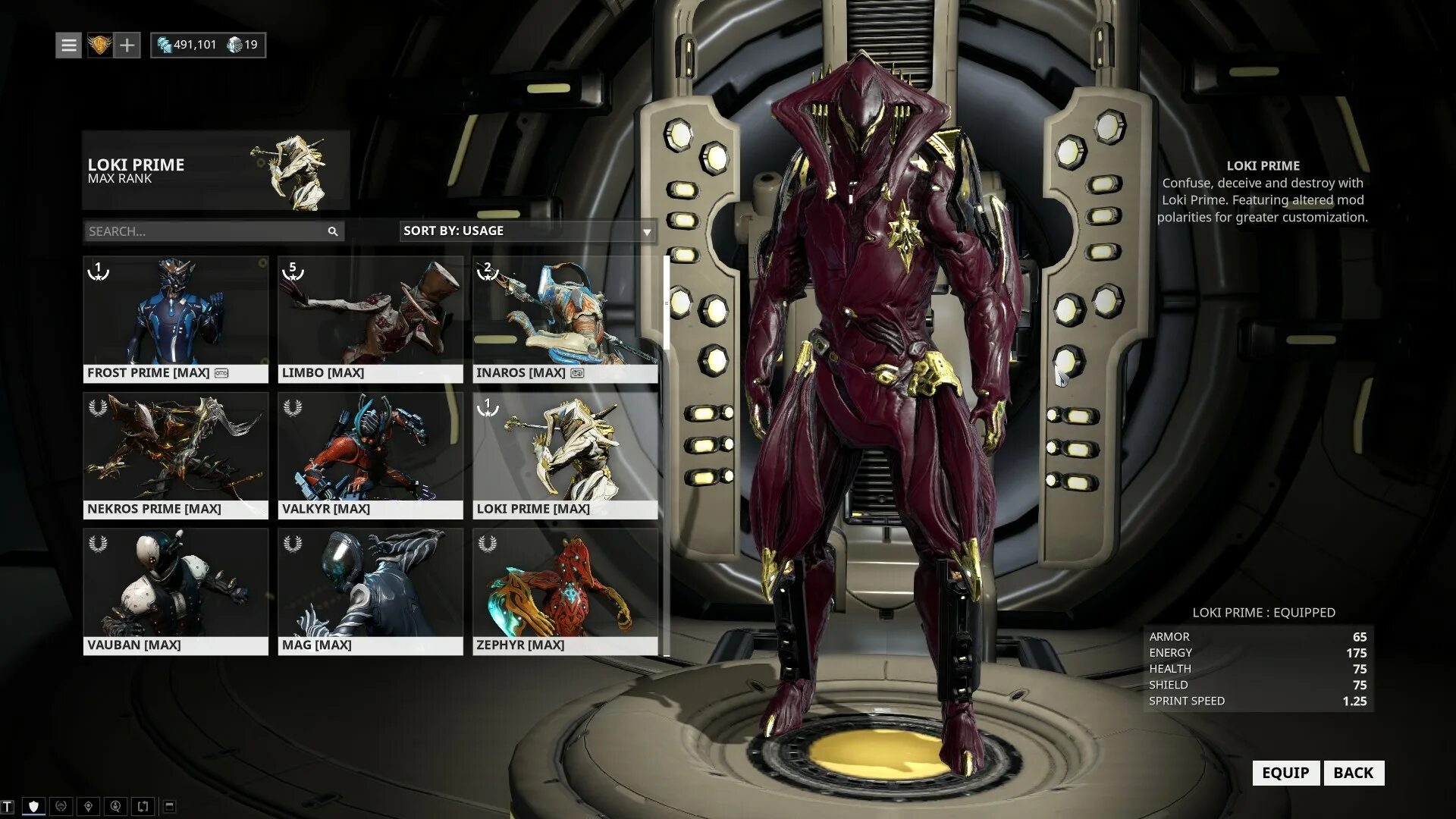Click the Loki Prime Max Rank header panel
Screen dimensions: 1456x819
point(215,171)
